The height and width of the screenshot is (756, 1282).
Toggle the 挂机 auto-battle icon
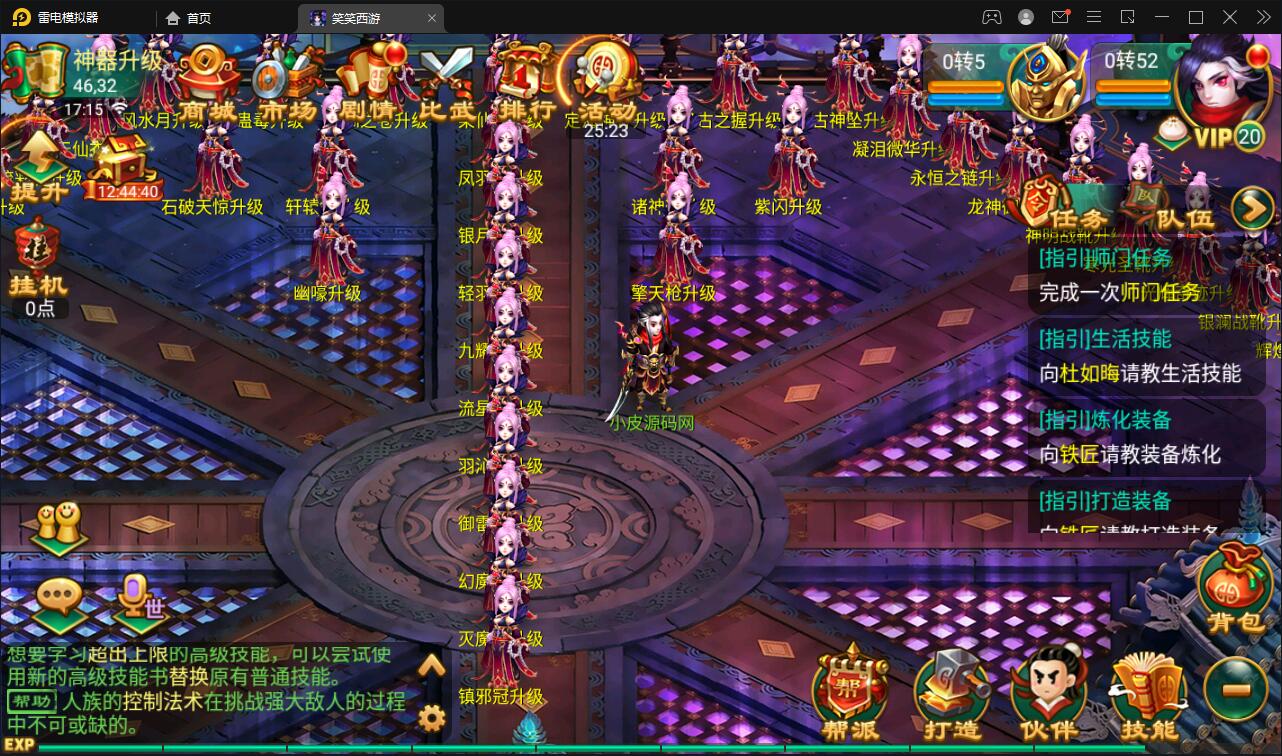click(39, 262)
